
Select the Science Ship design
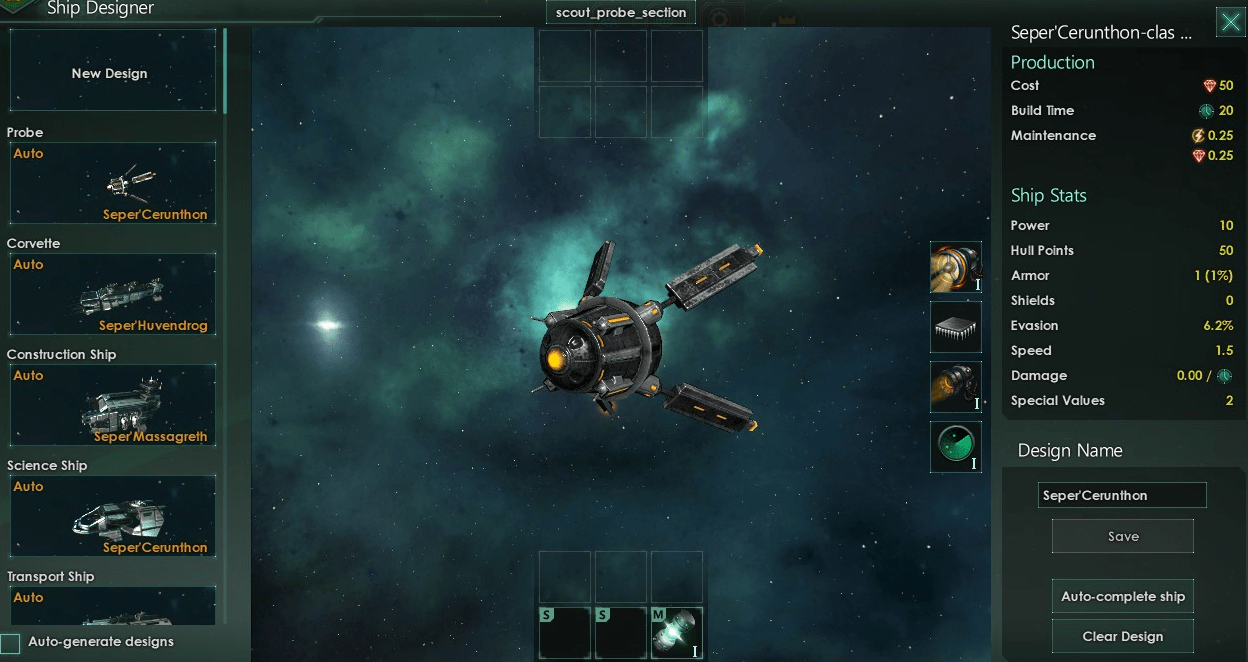pyautogui.click(x=112, y=516)
